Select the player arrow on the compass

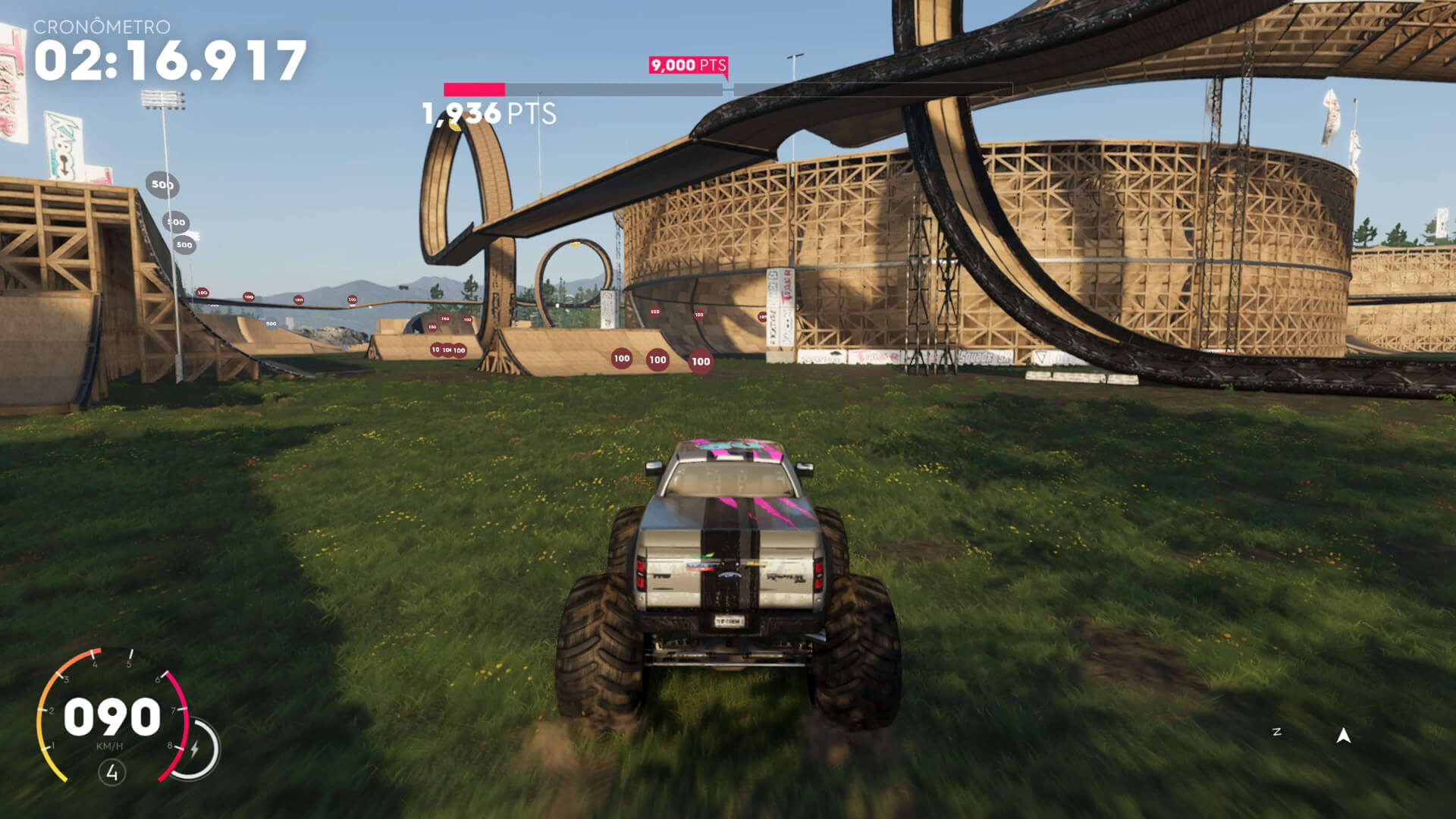(1343, 735)
